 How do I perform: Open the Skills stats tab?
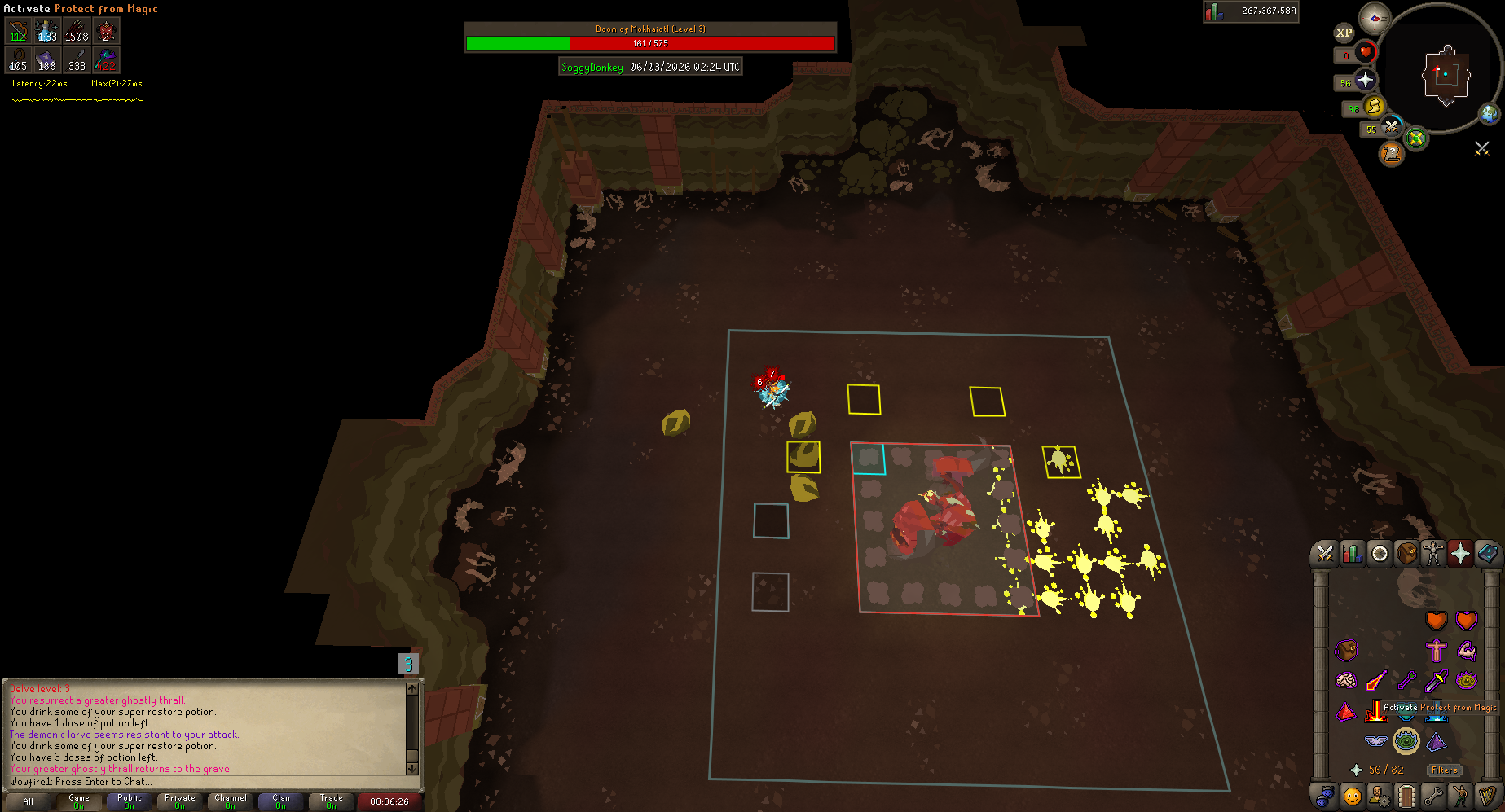[x=1353, y=554]
